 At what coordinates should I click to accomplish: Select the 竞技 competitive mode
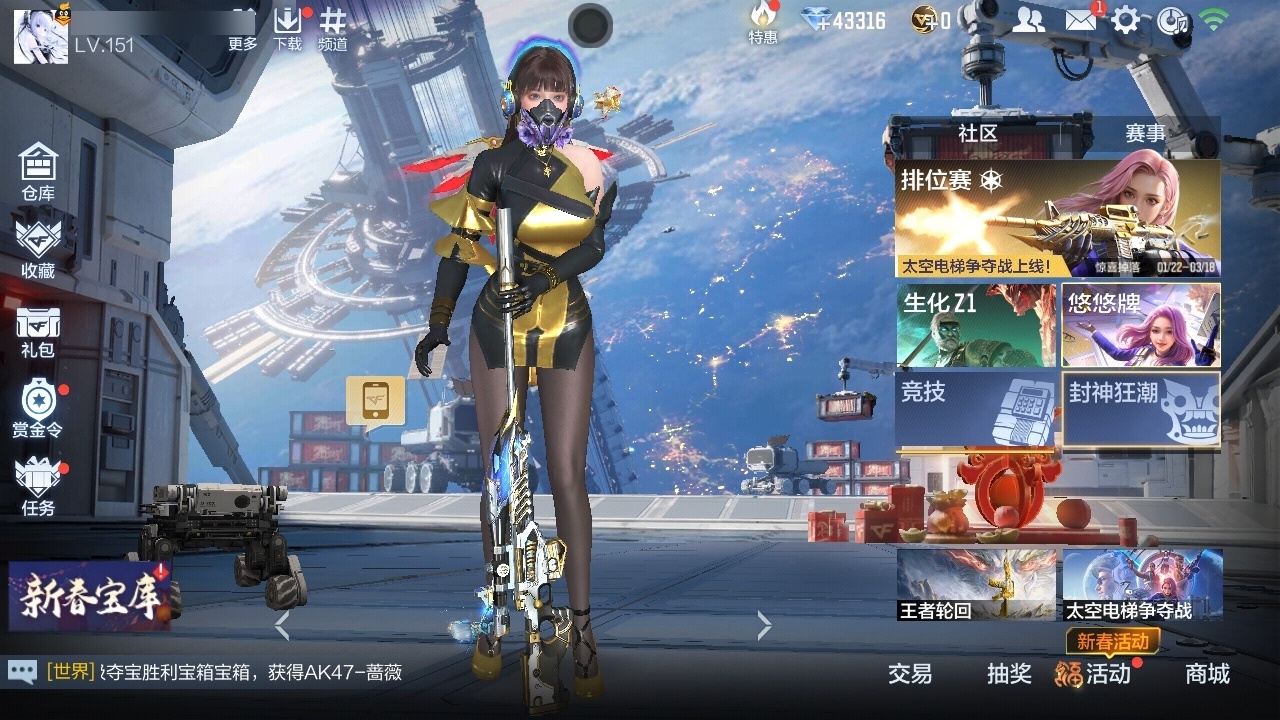click(x=976, y=409)
